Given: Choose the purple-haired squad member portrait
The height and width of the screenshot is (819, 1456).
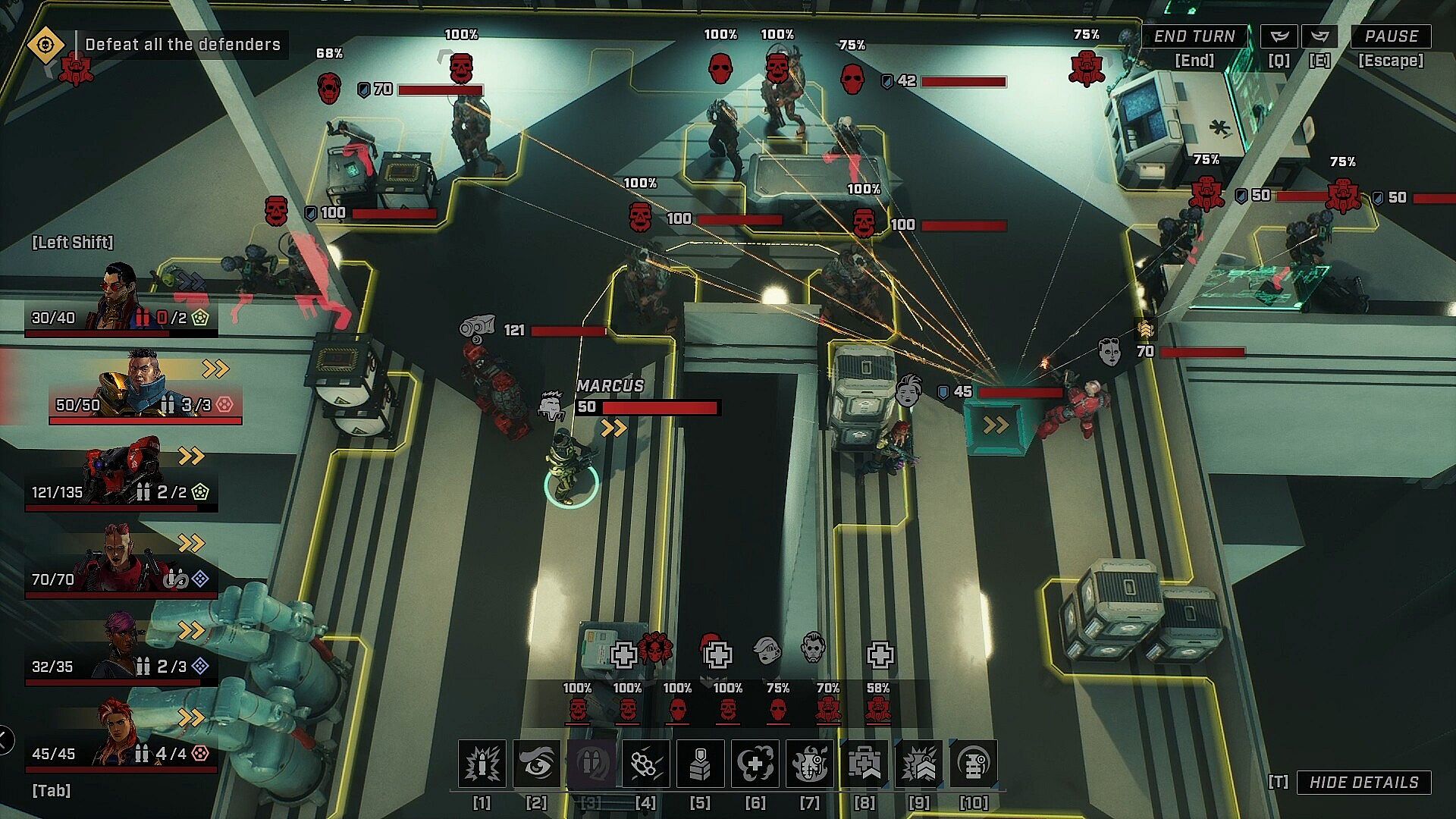Looking at the screenshot, I should pos(121,648).
